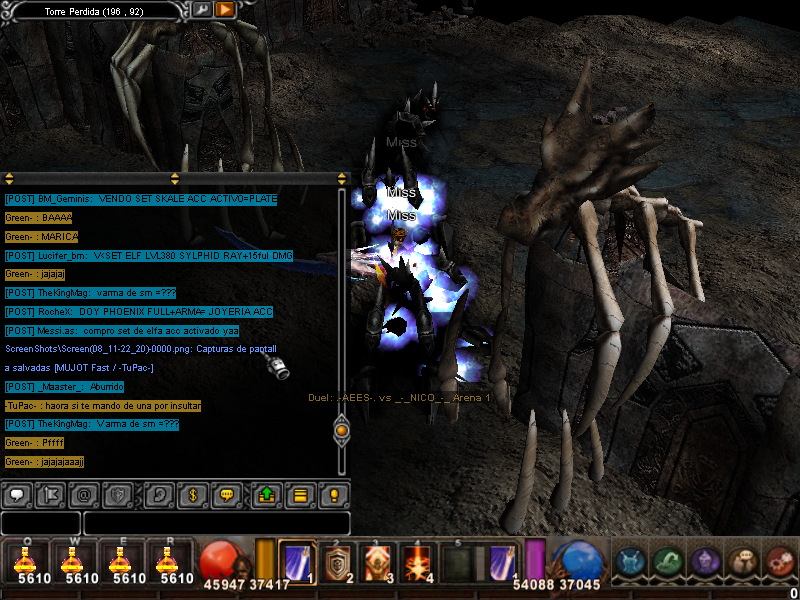This screenshot has width=800, height=600.
Task: Click the green up-arrow chat button
Action: (265, 494)
